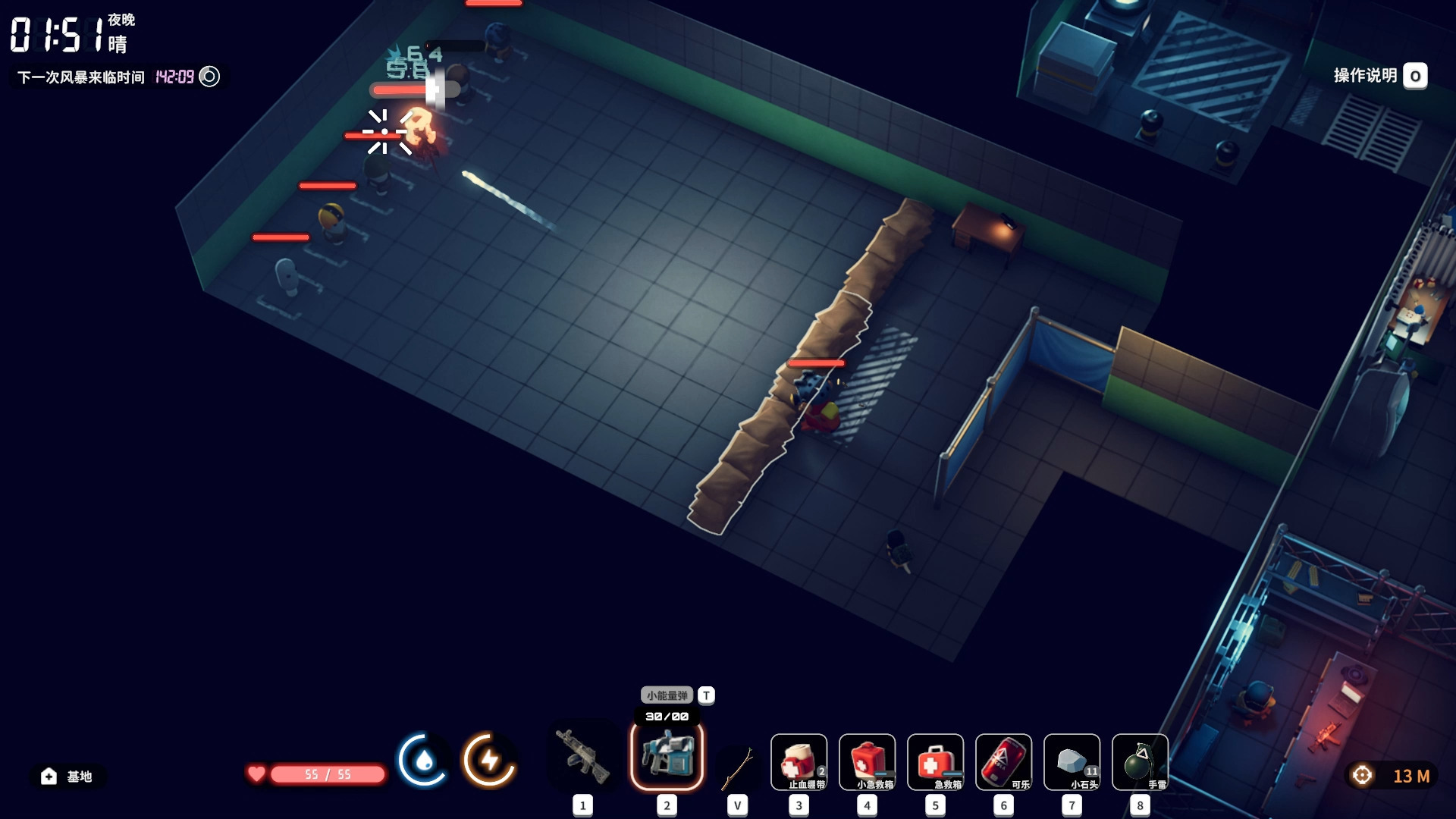
Task: Equip the 手雷 grenade slot
Action: (x=1140, y=762)
